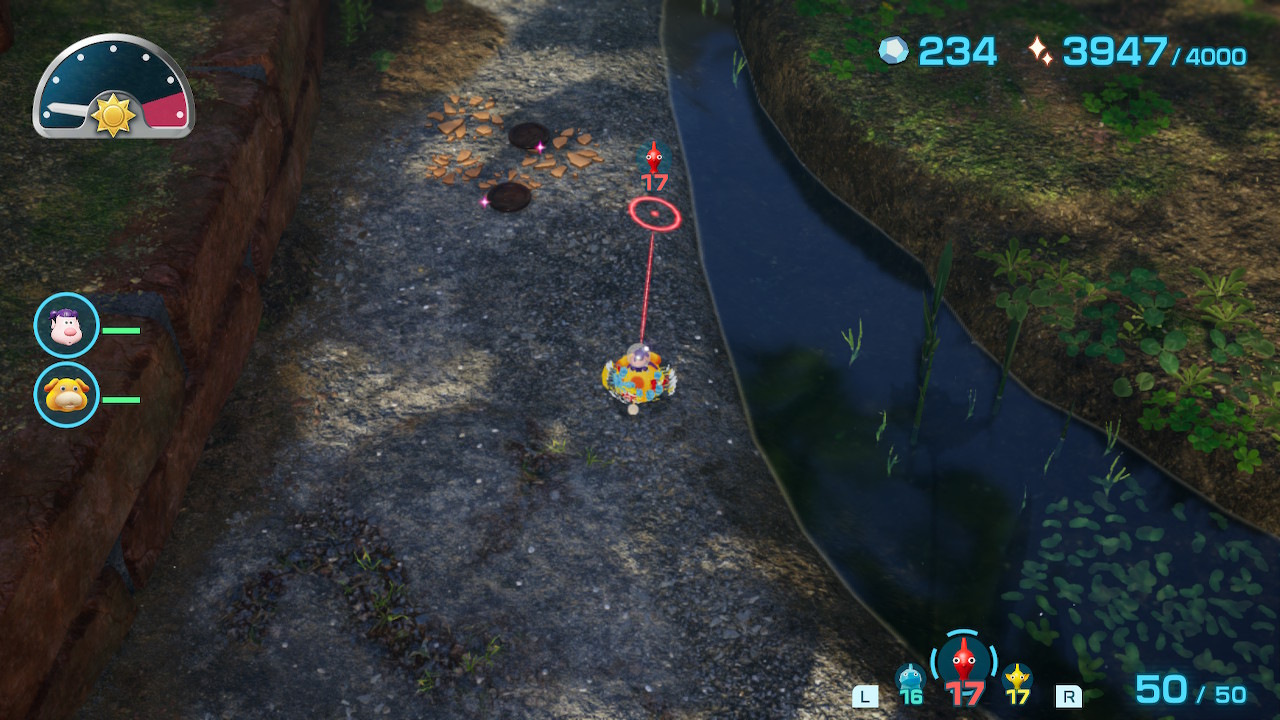Switch to the Ice Pikmin squad icon

910,679
